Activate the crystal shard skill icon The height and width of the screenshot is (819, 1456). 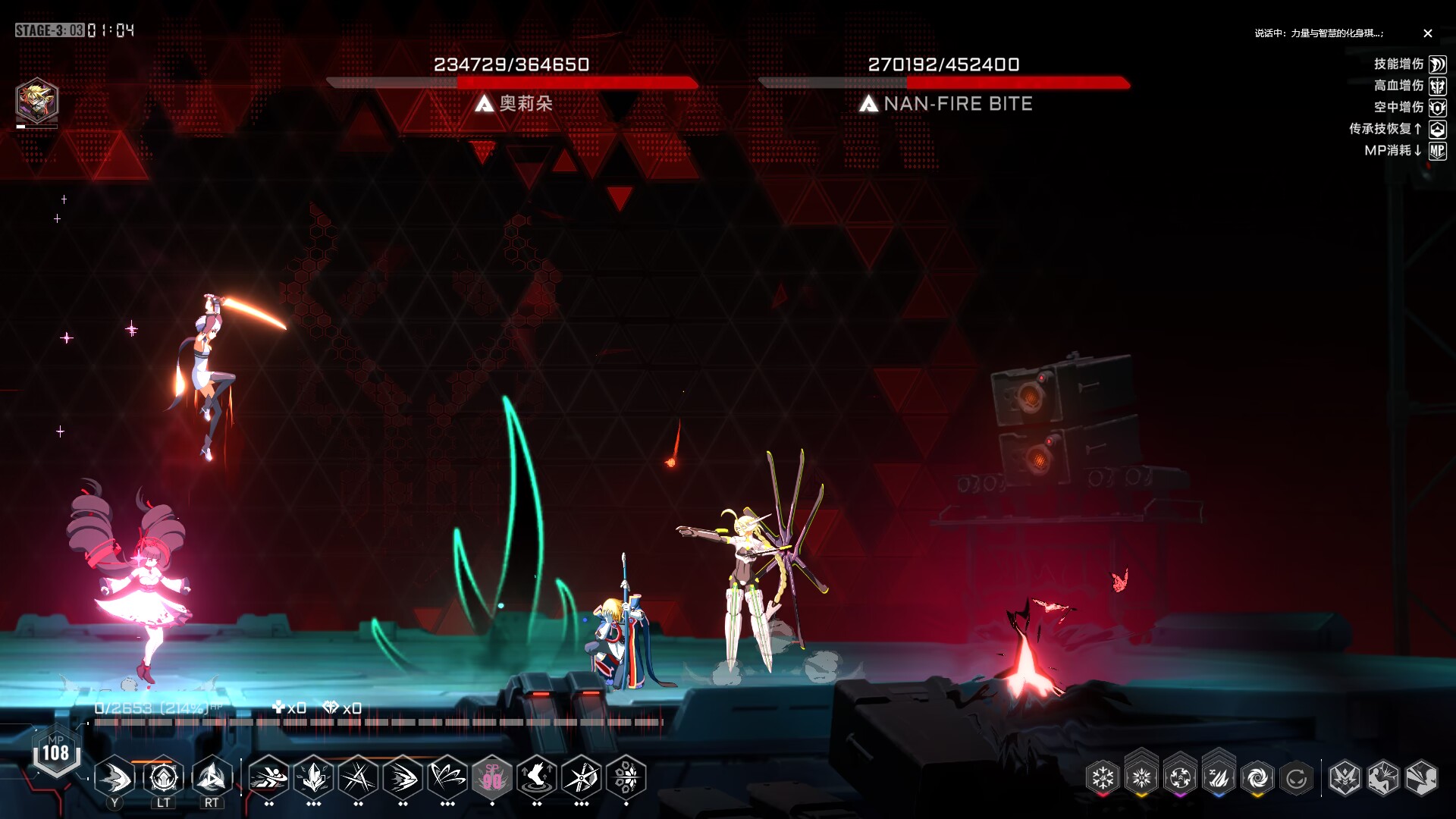[314, 777]
